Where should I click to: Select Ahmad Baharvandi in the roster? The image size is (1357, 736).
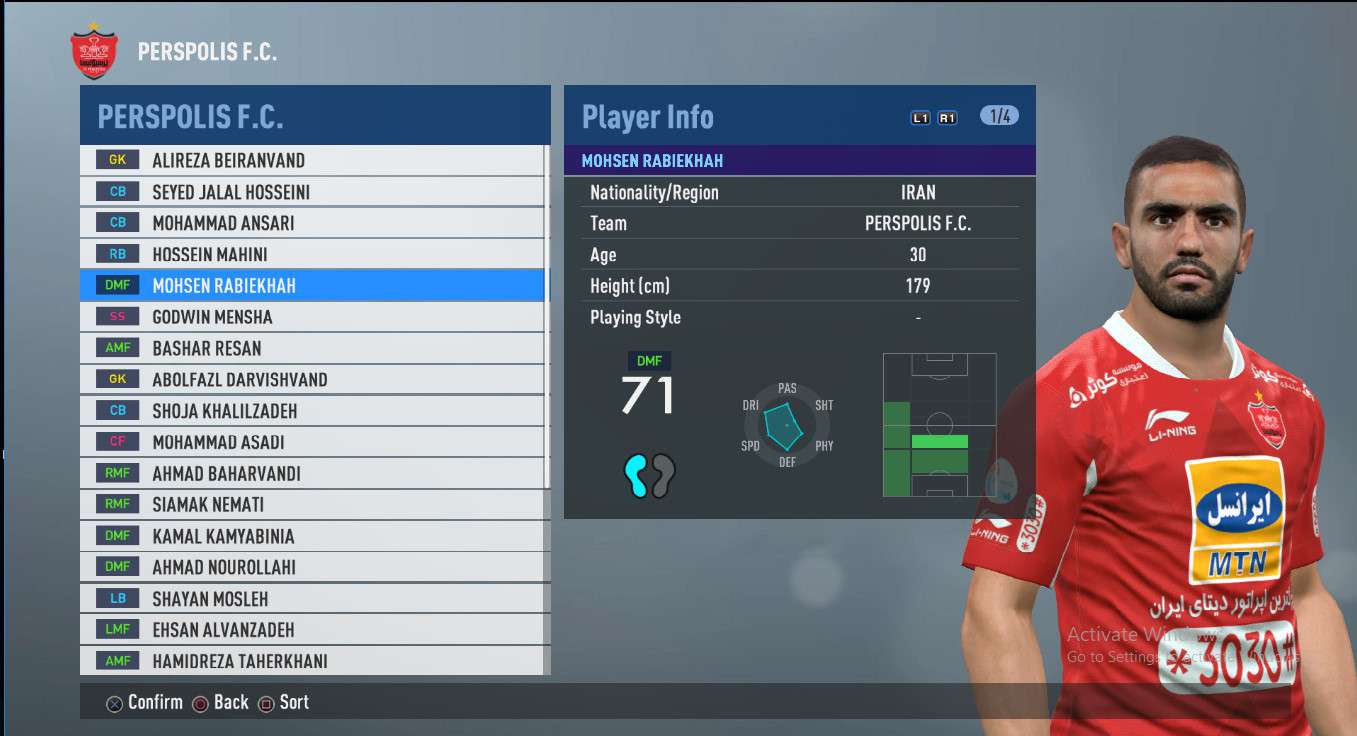point(312,474)
